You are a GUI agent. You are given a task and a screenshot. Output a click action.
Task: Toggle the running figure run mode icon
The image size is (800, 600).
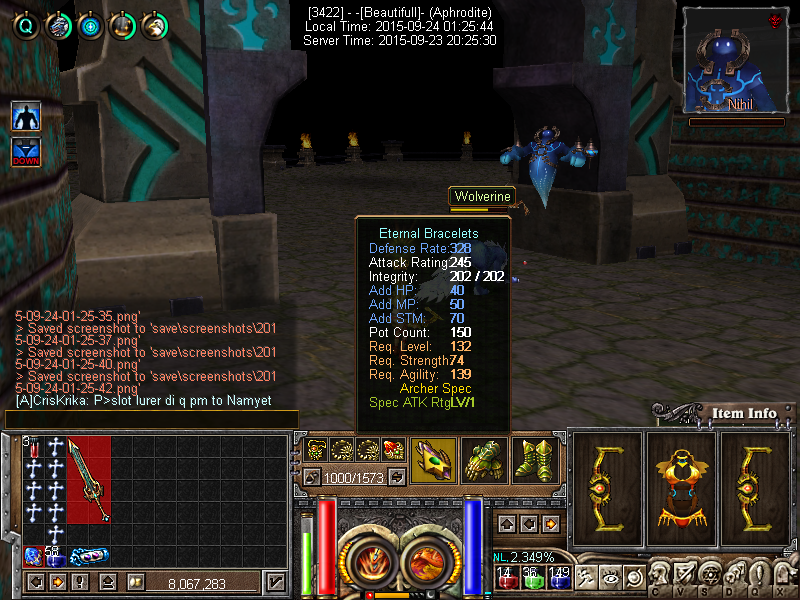pyautogui.click(x=583, y=577)
